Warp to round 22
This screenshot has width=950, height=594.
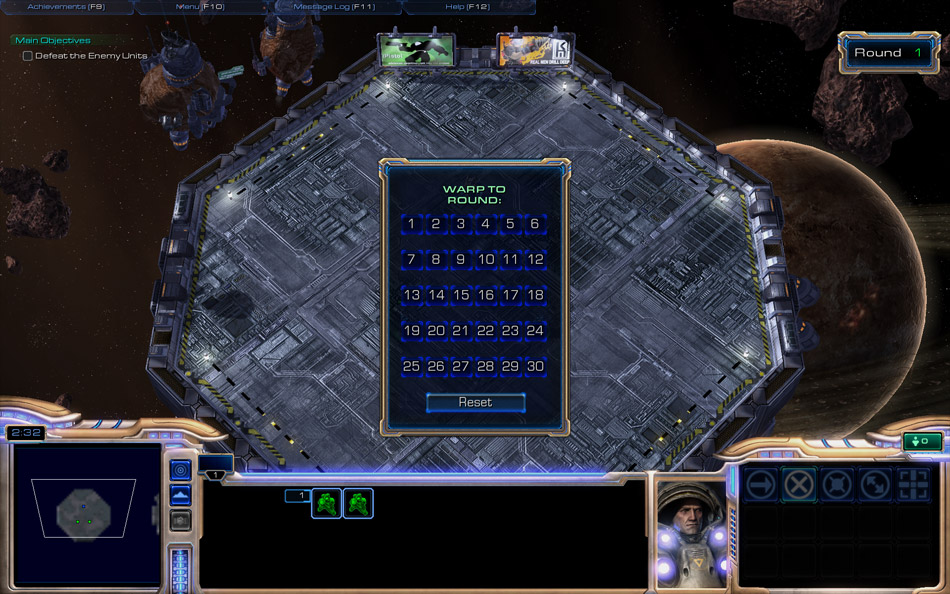point(486,331)
